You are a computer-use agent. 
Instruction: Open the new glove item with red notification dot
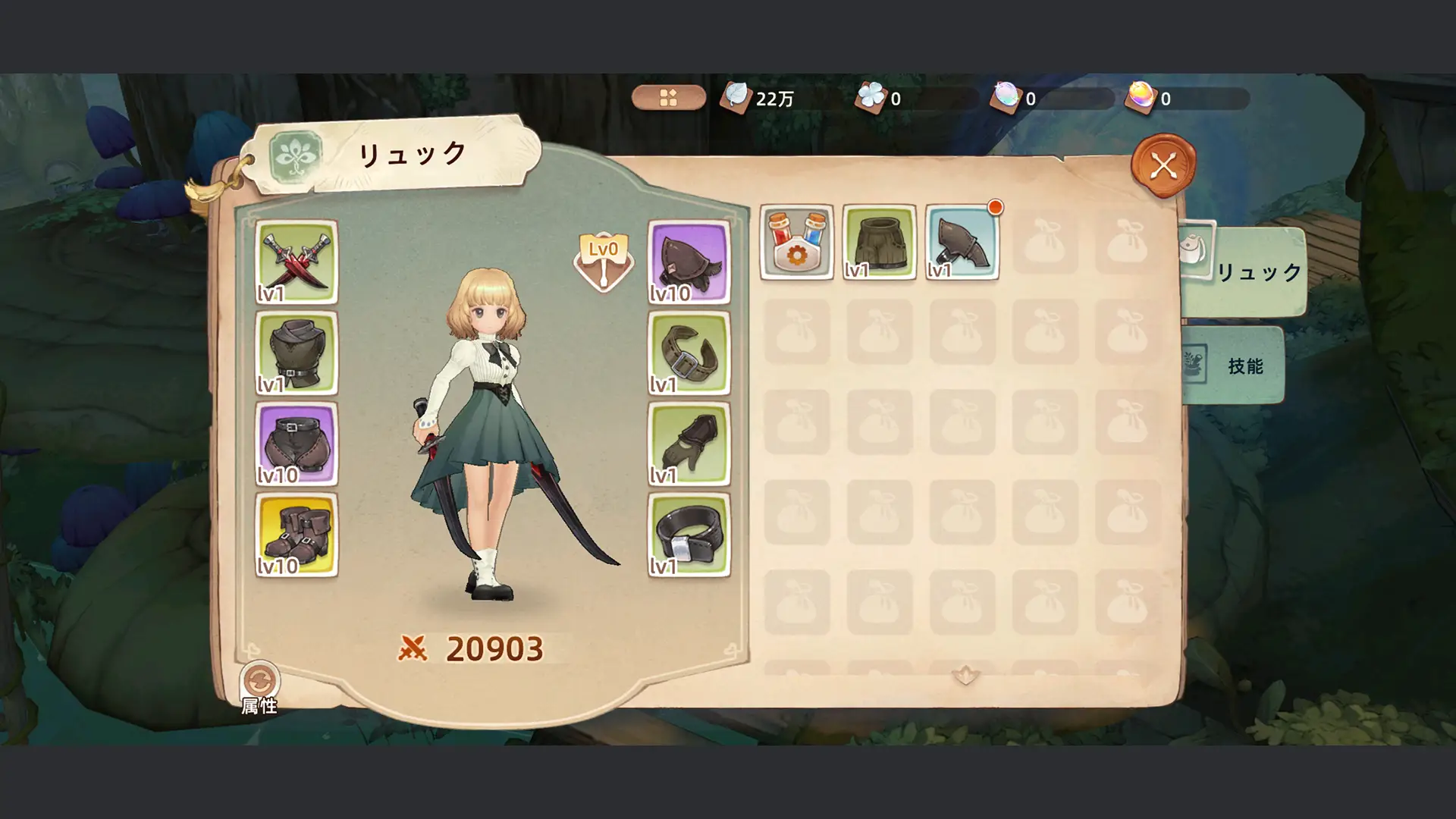click(962, 243)
